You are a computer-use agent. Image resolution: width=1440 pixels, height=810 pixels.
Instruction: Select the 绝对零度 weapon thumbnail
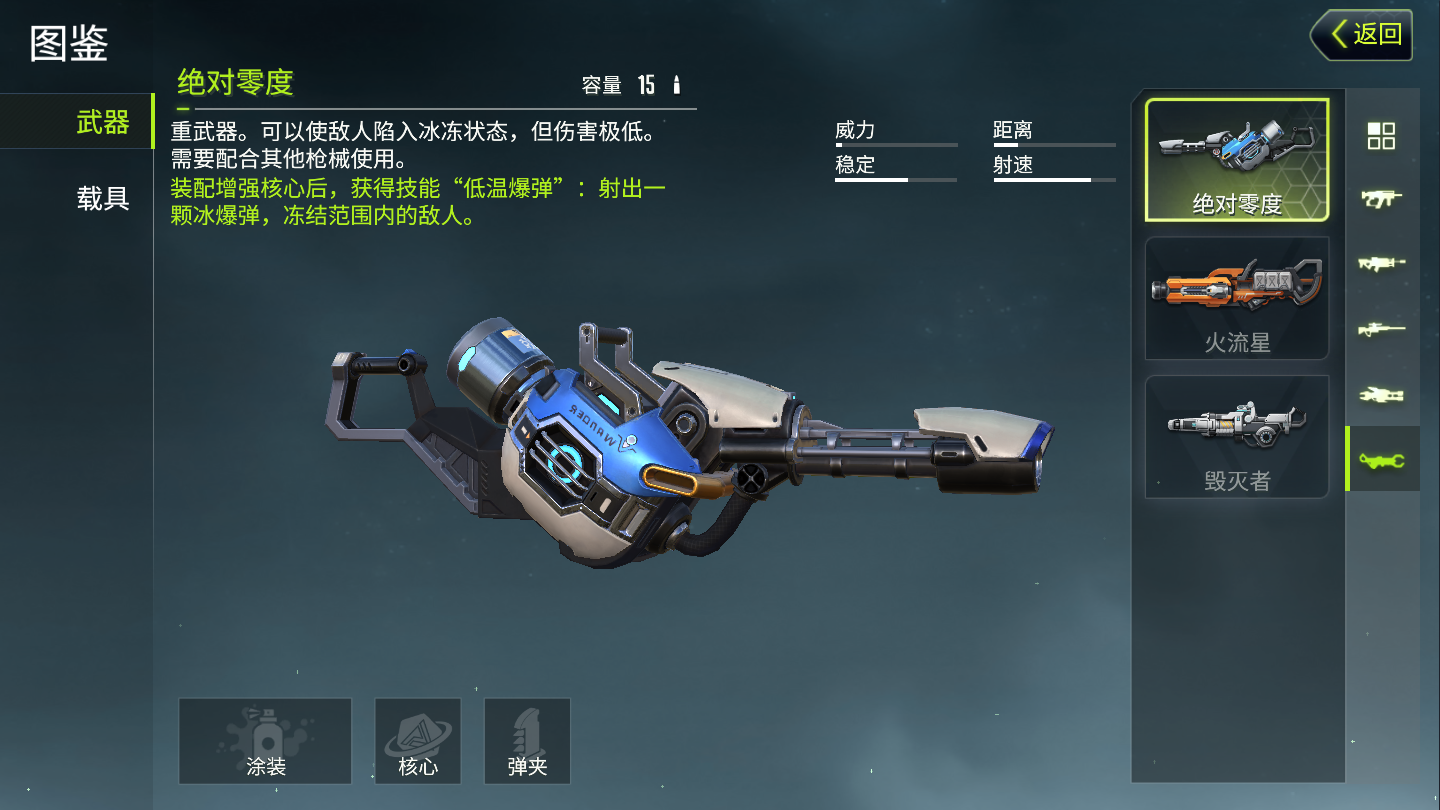(1237, 160)
